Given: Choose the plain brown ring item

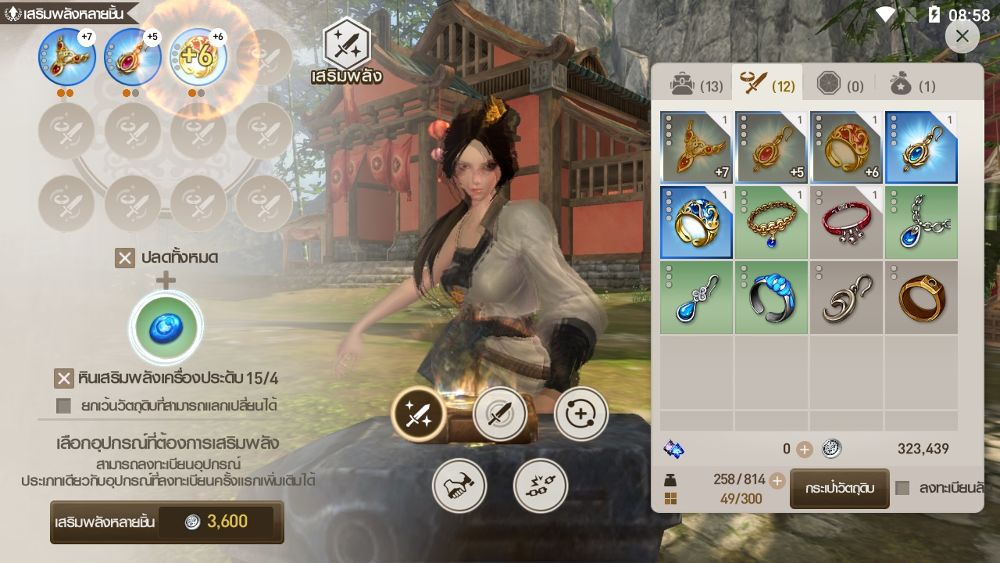Looking at the screenshot, I should [921, 297].
